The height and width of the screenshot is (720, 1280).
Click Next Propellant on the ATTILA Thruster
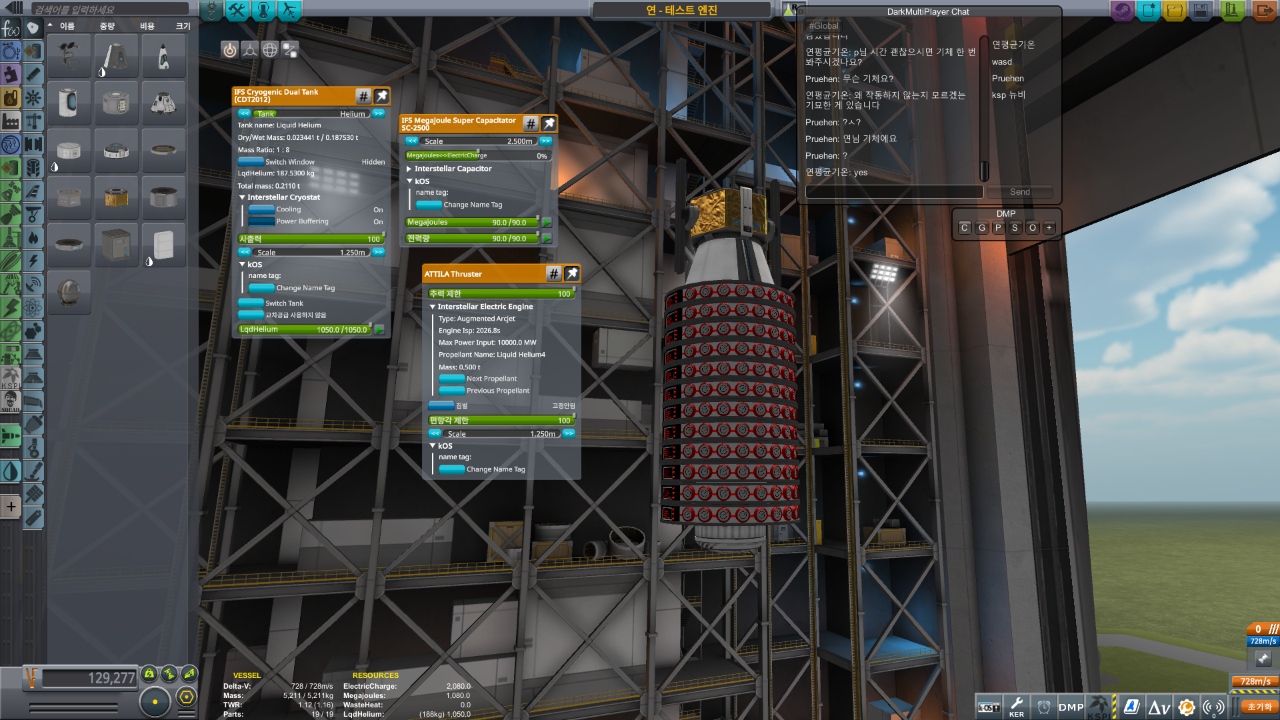click(454, 379)
